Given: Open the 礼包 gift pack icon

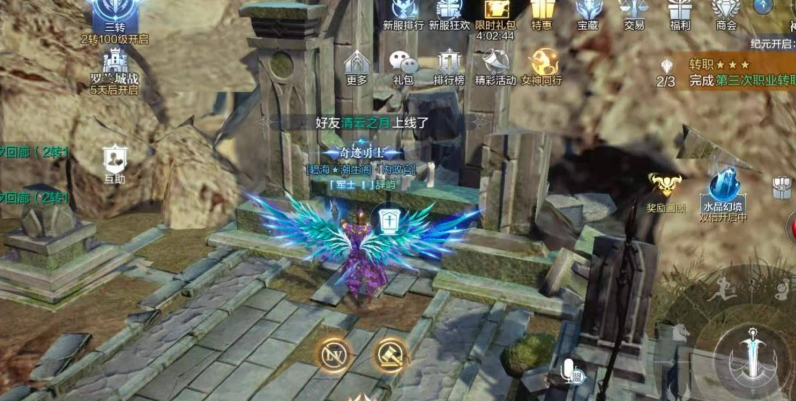Looking at the screenshot, I should (x=403, y=65).
